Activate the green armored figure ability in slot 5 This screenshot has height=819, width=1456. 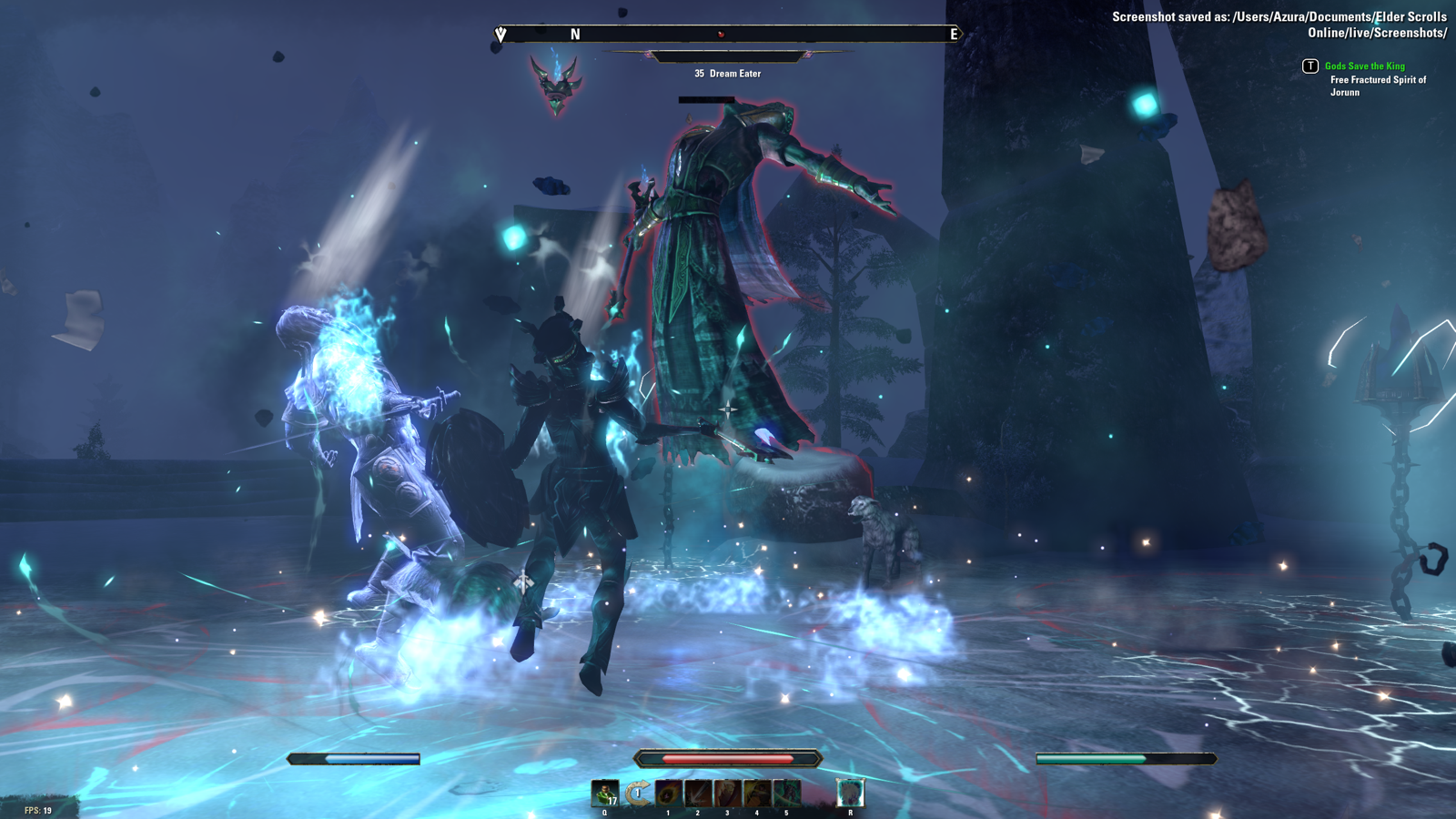[x=786, y=794]
